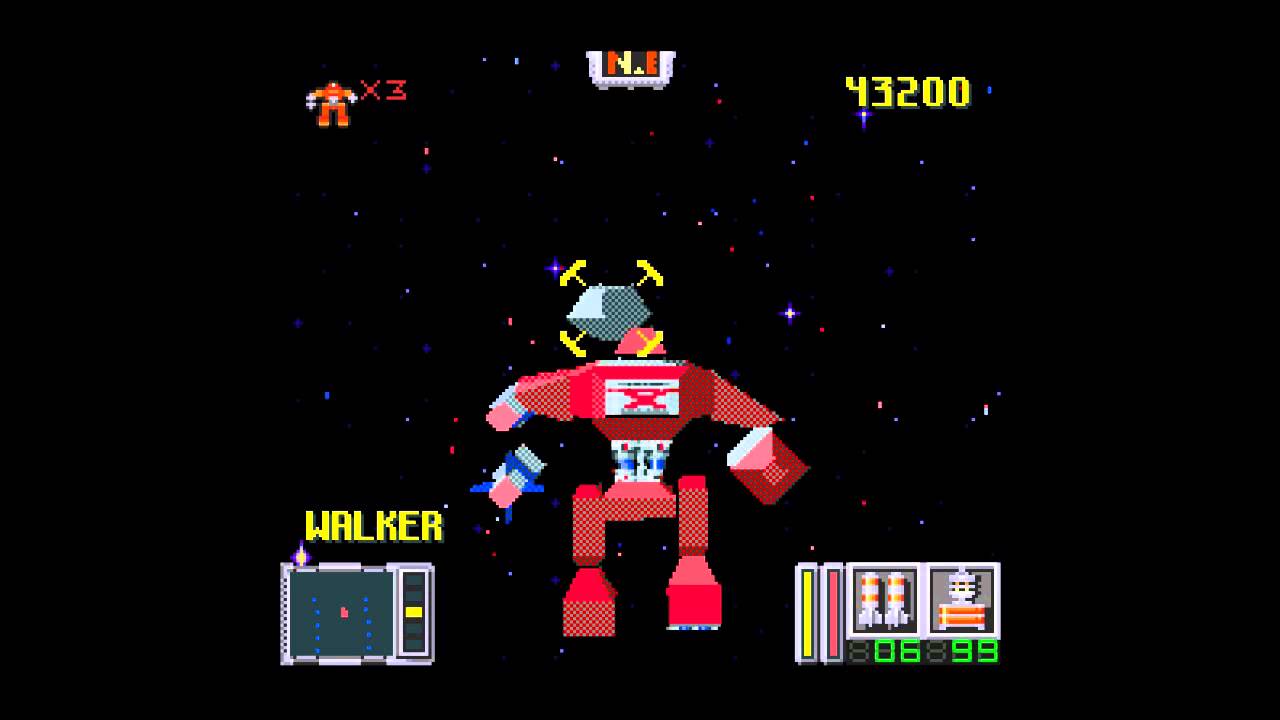Click the orange robot lives icon
The height and width of the screenshot is (720, 1280).
coord(331,104)
